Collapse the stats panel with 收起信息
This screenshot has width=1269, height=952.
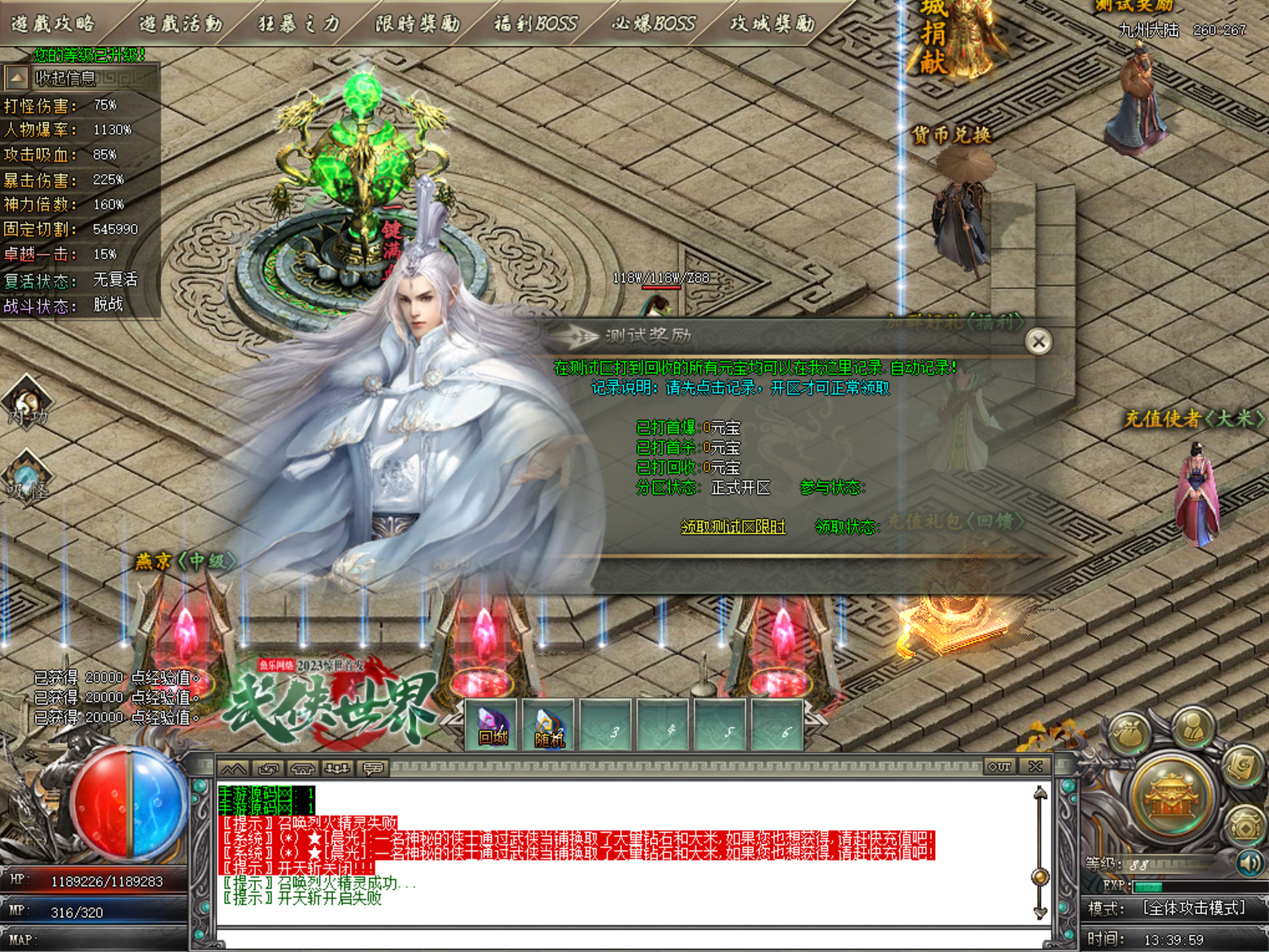(18, 78)
